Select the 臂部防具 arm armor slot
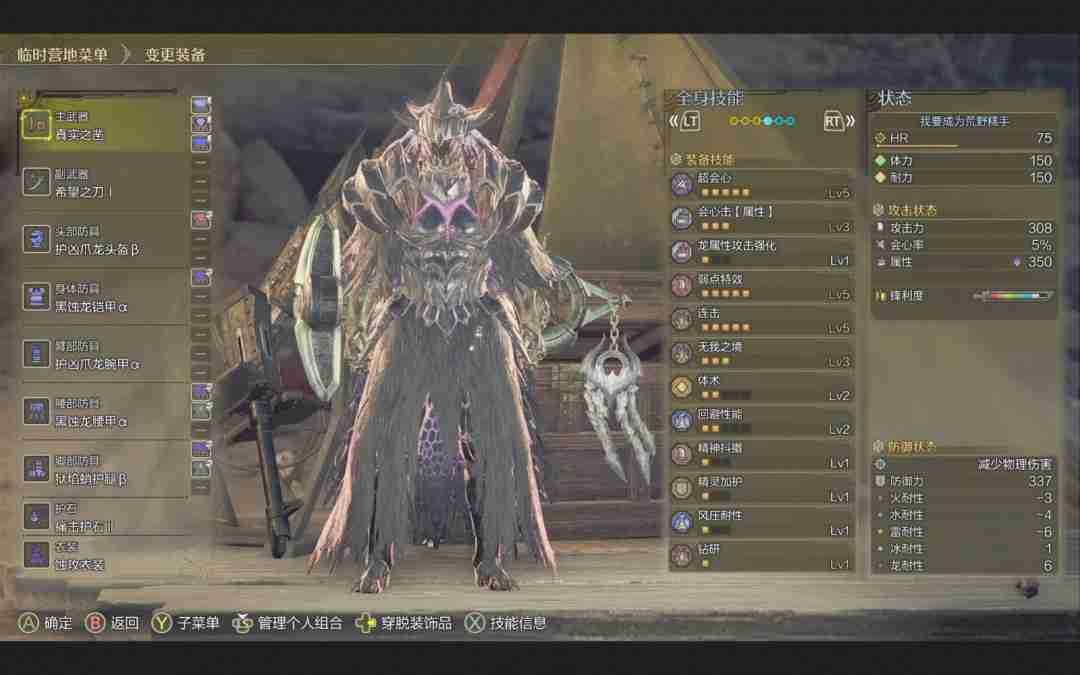This screenshot has height=675, width=1080. tap(103, 354)
